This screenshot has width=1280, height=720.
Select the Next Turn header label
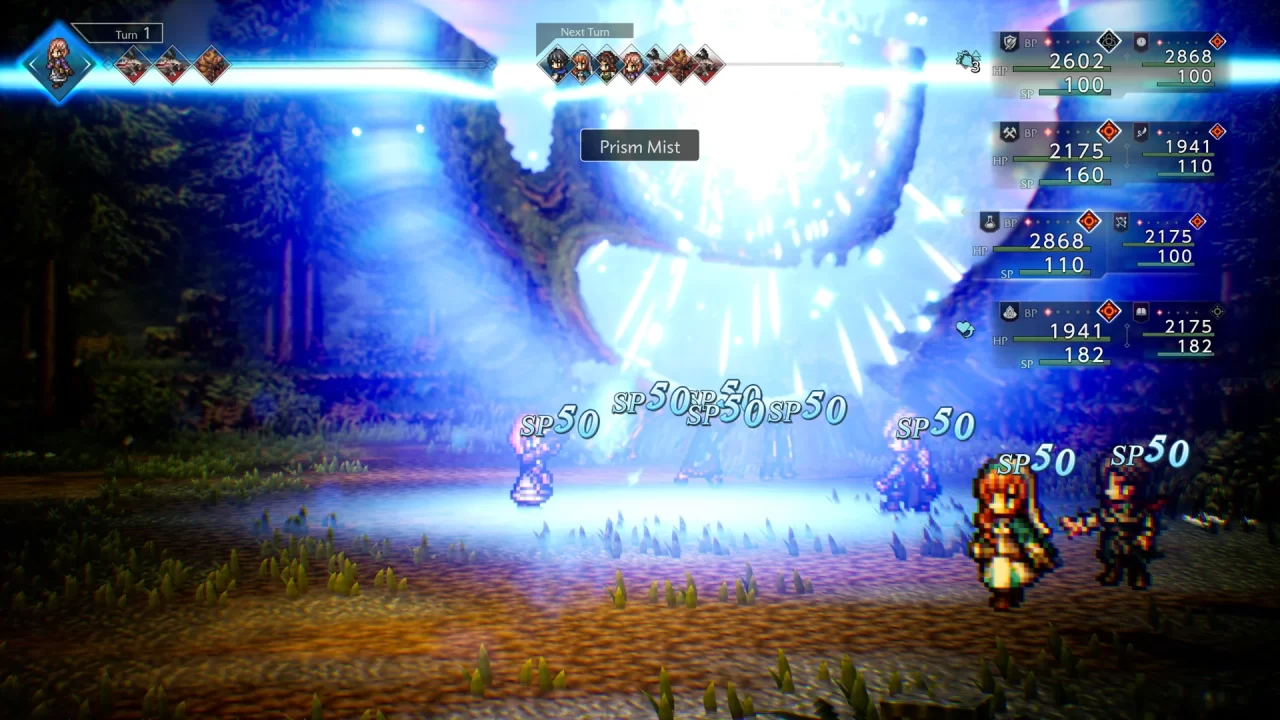tap(584, 31)
